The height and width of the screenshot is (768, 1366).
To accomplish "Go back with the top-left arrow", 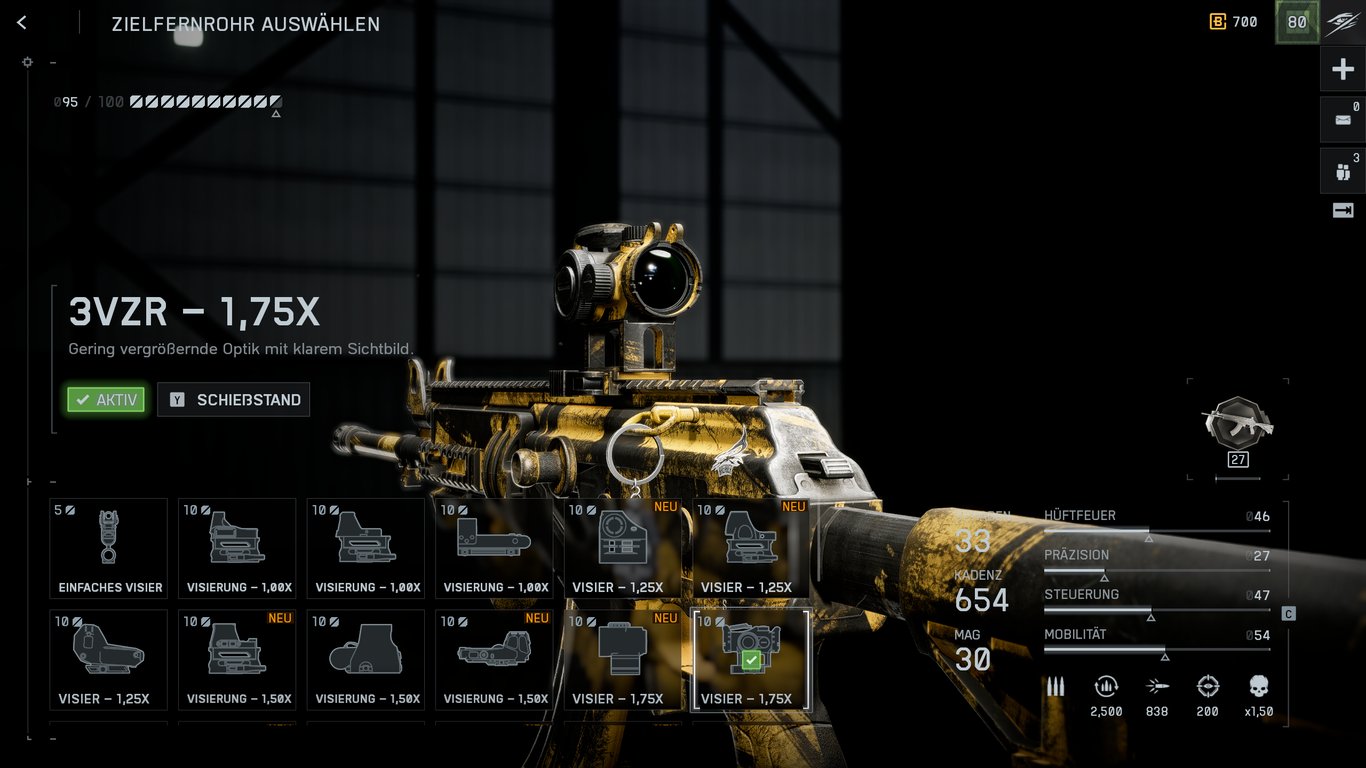I will tap(22, 23).
